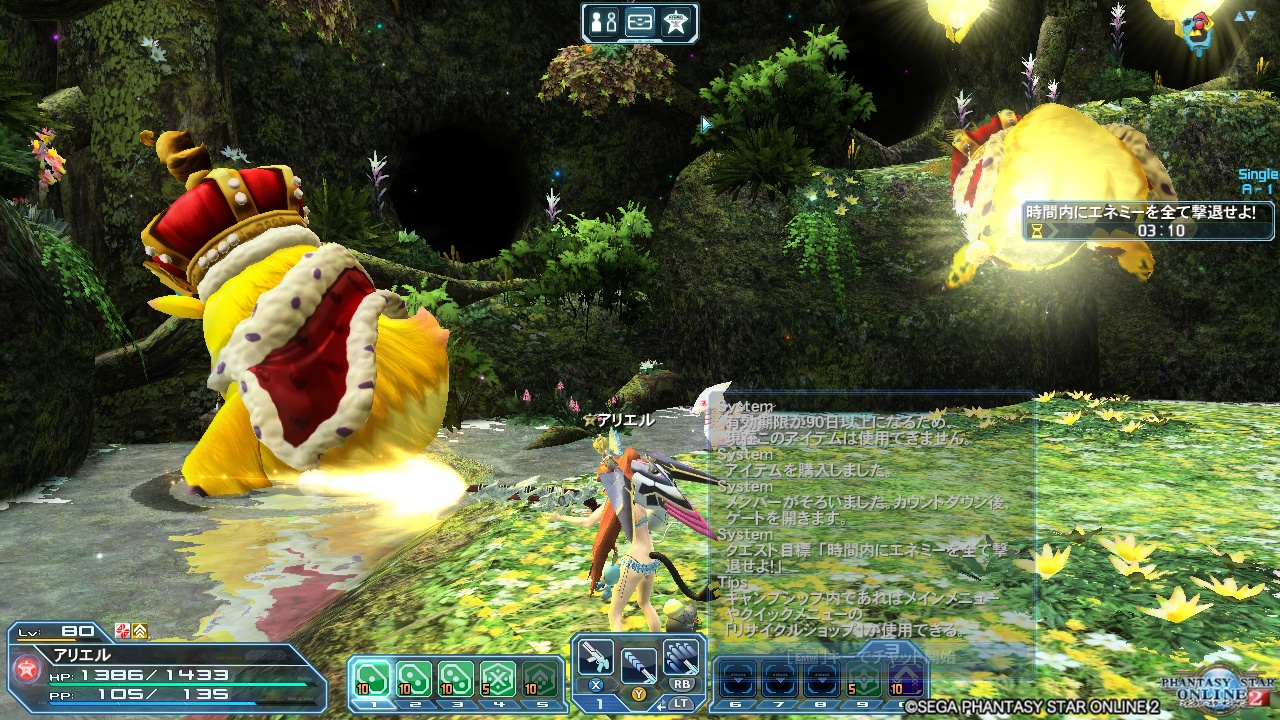1280x720 pixels.
Task: Use the green item in hotbar slot 2
Action: coord(414,680)
